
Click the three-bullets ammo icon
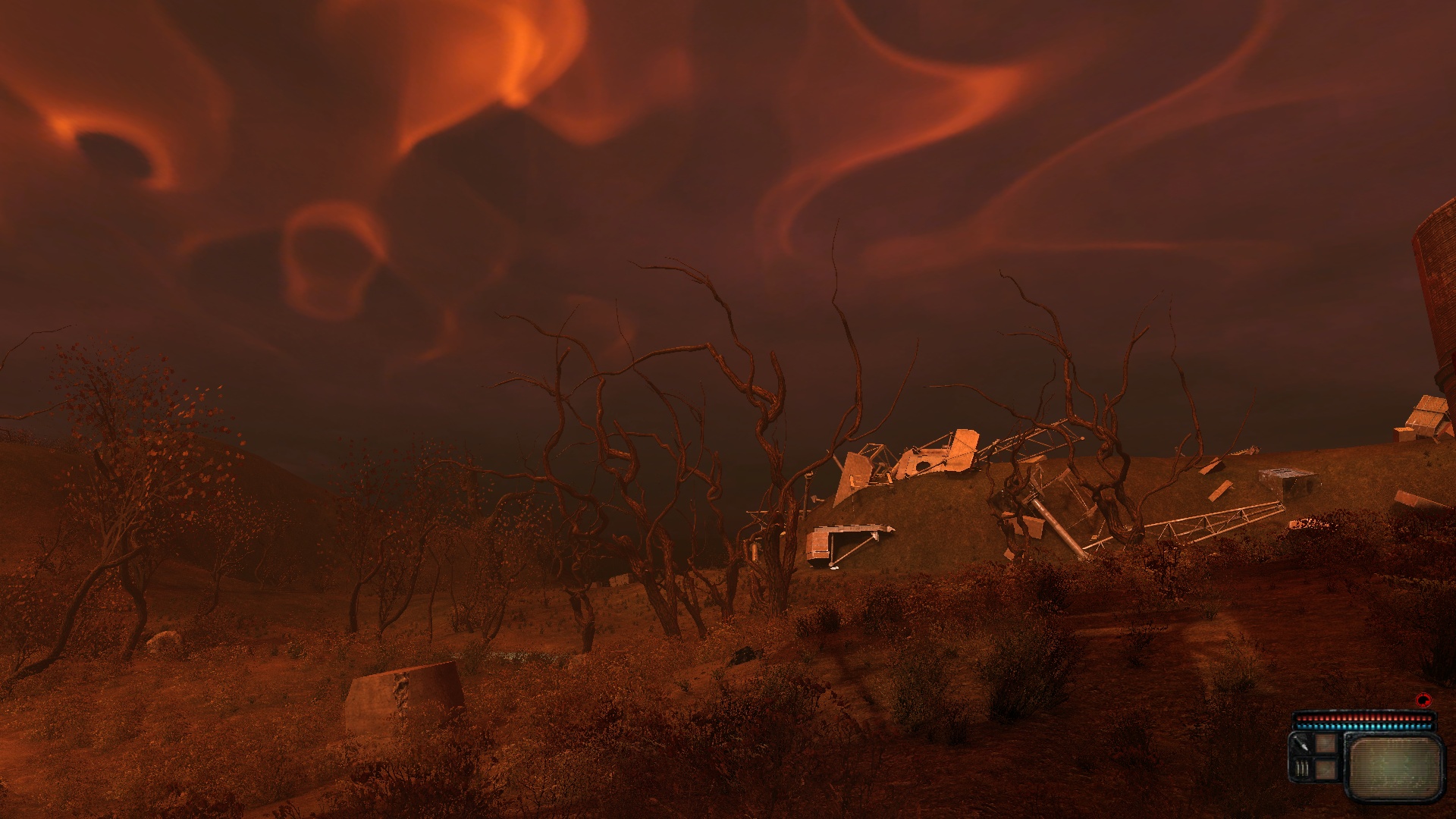[1301, 768]
